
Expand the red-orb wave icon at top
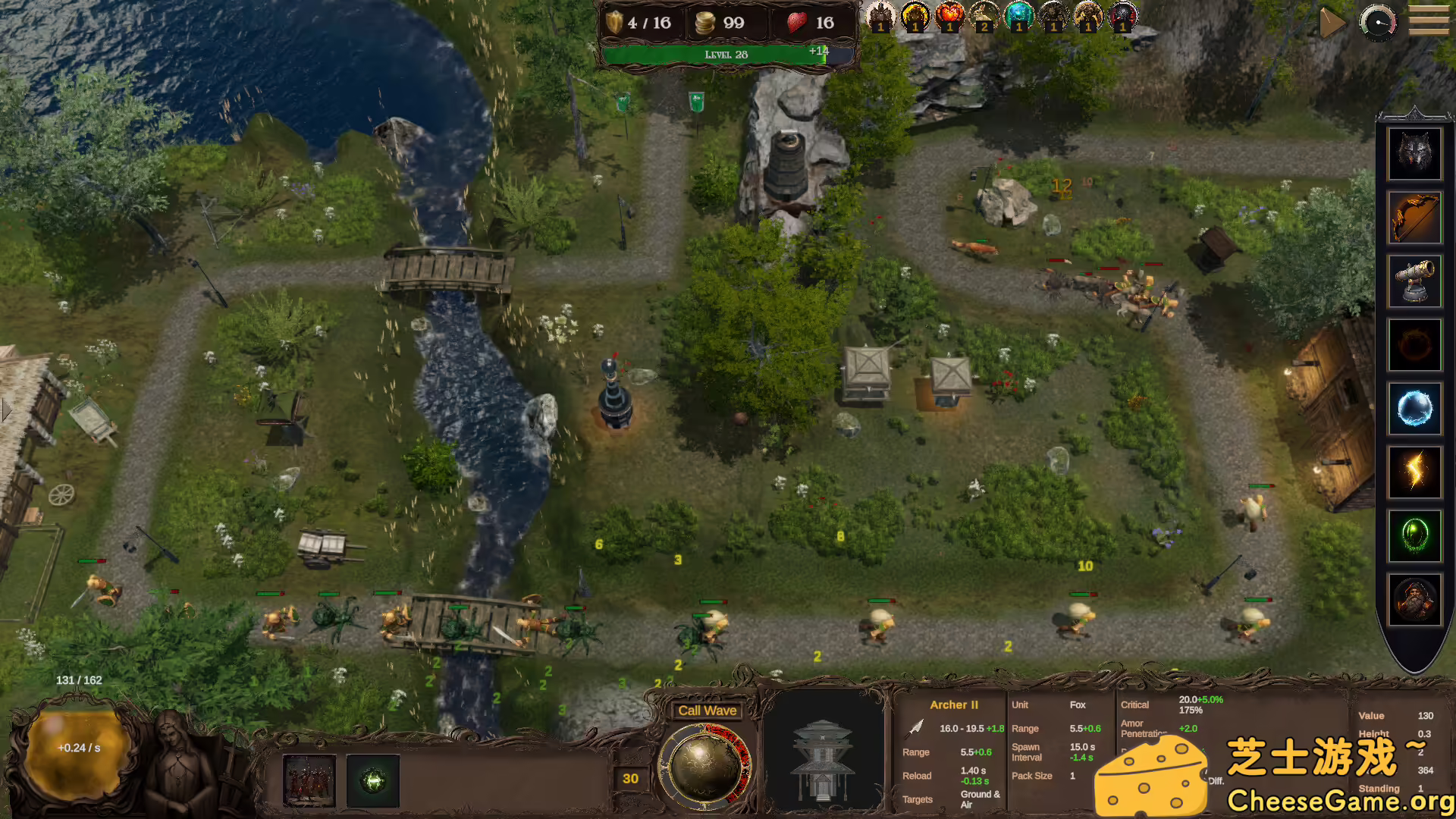[x=950, y=17]
